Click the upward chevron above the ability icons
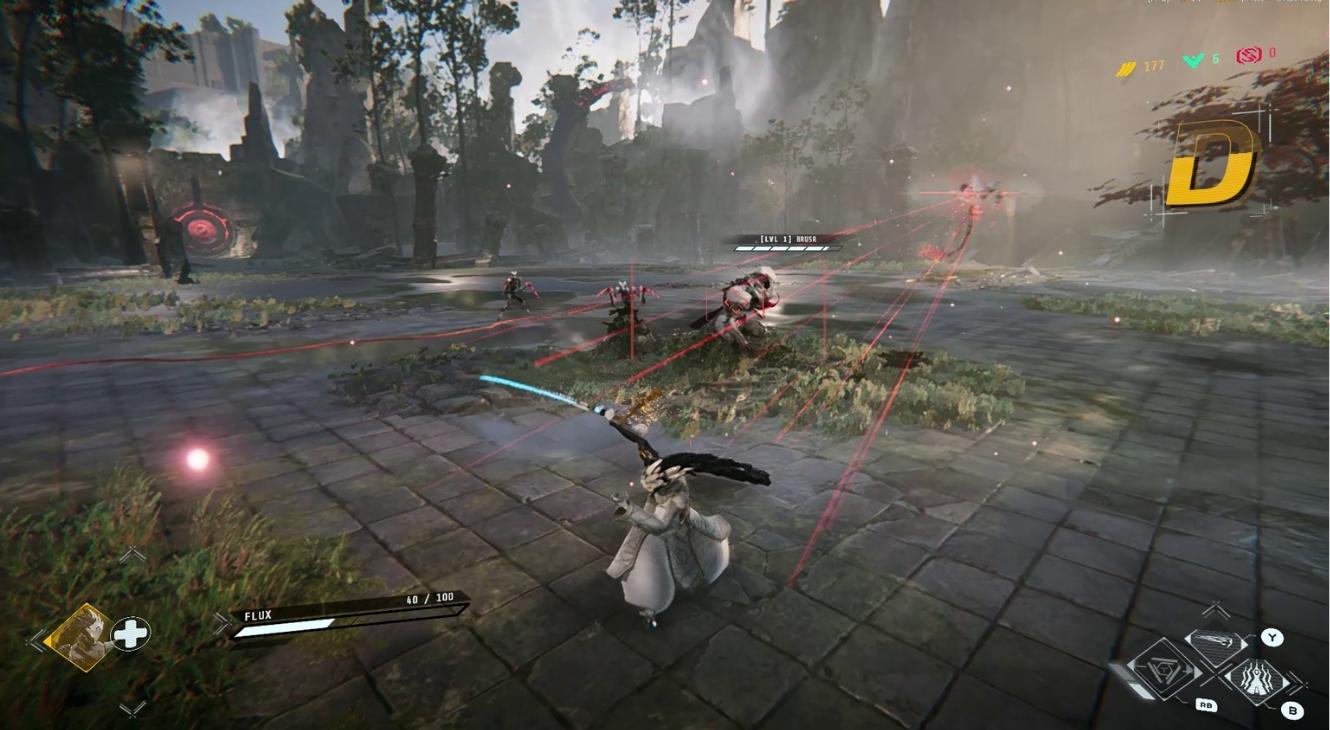Screen dimensions: 1330x730 point(1214,608)
